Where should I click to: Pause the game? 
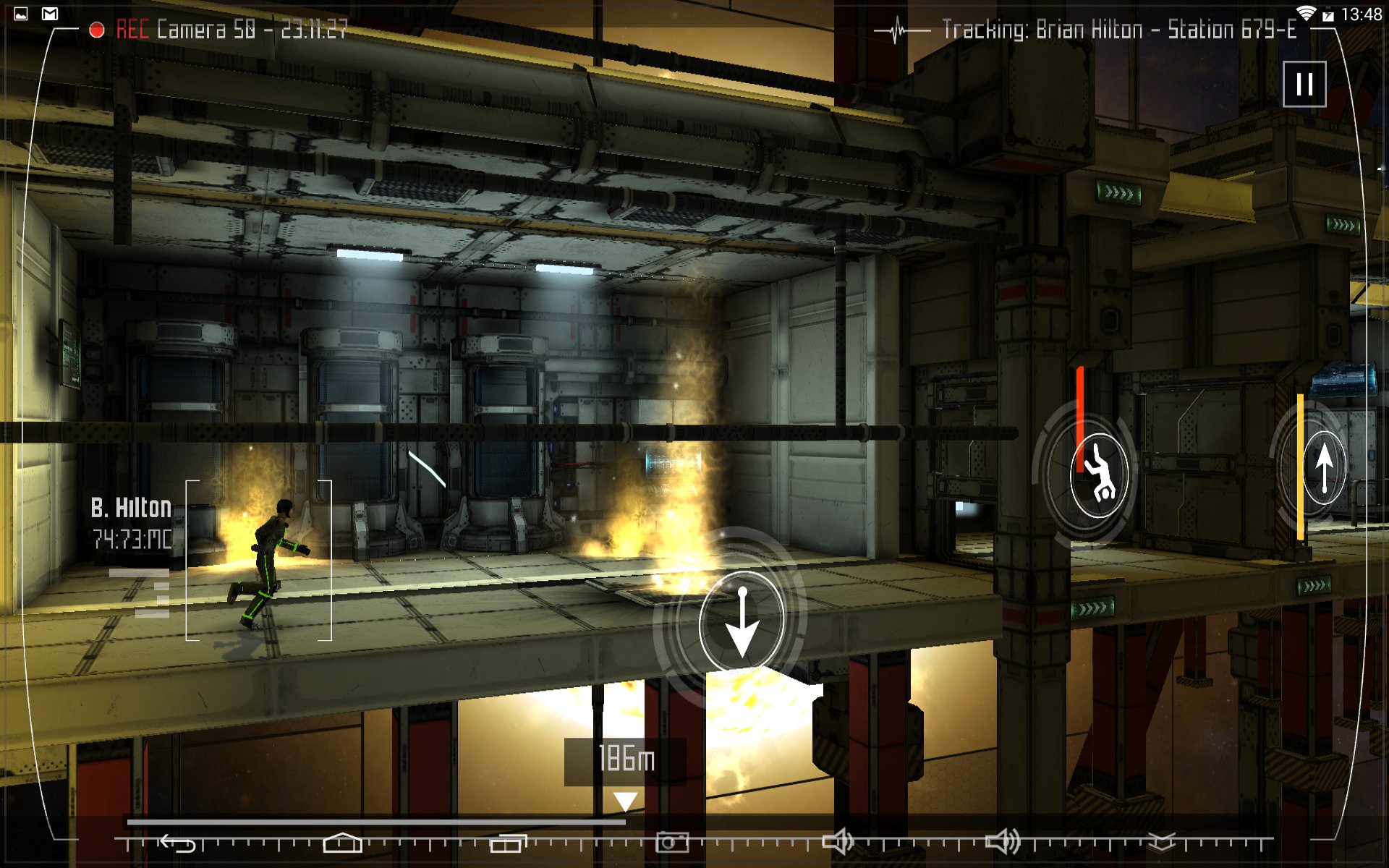pyautogui.click(x=1304, y=84)
